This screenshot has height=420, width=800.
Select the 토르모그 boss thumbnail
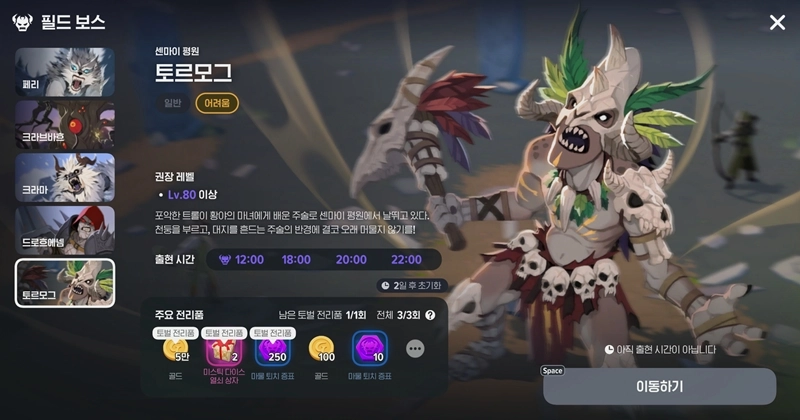[65, 283]
